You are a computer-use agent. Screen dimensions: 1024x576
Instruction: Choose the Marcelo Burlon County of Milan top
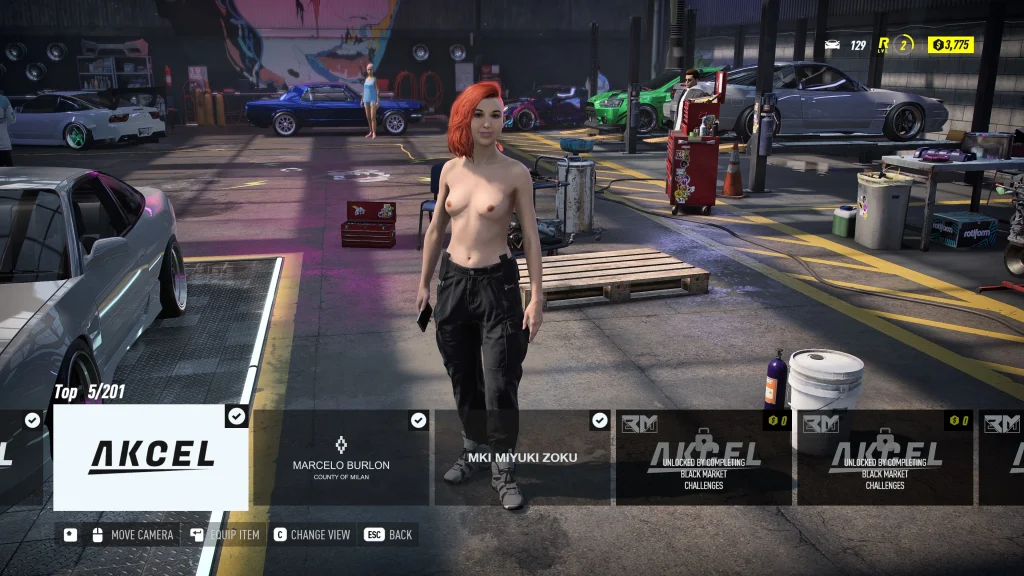[x=341, y=457]
